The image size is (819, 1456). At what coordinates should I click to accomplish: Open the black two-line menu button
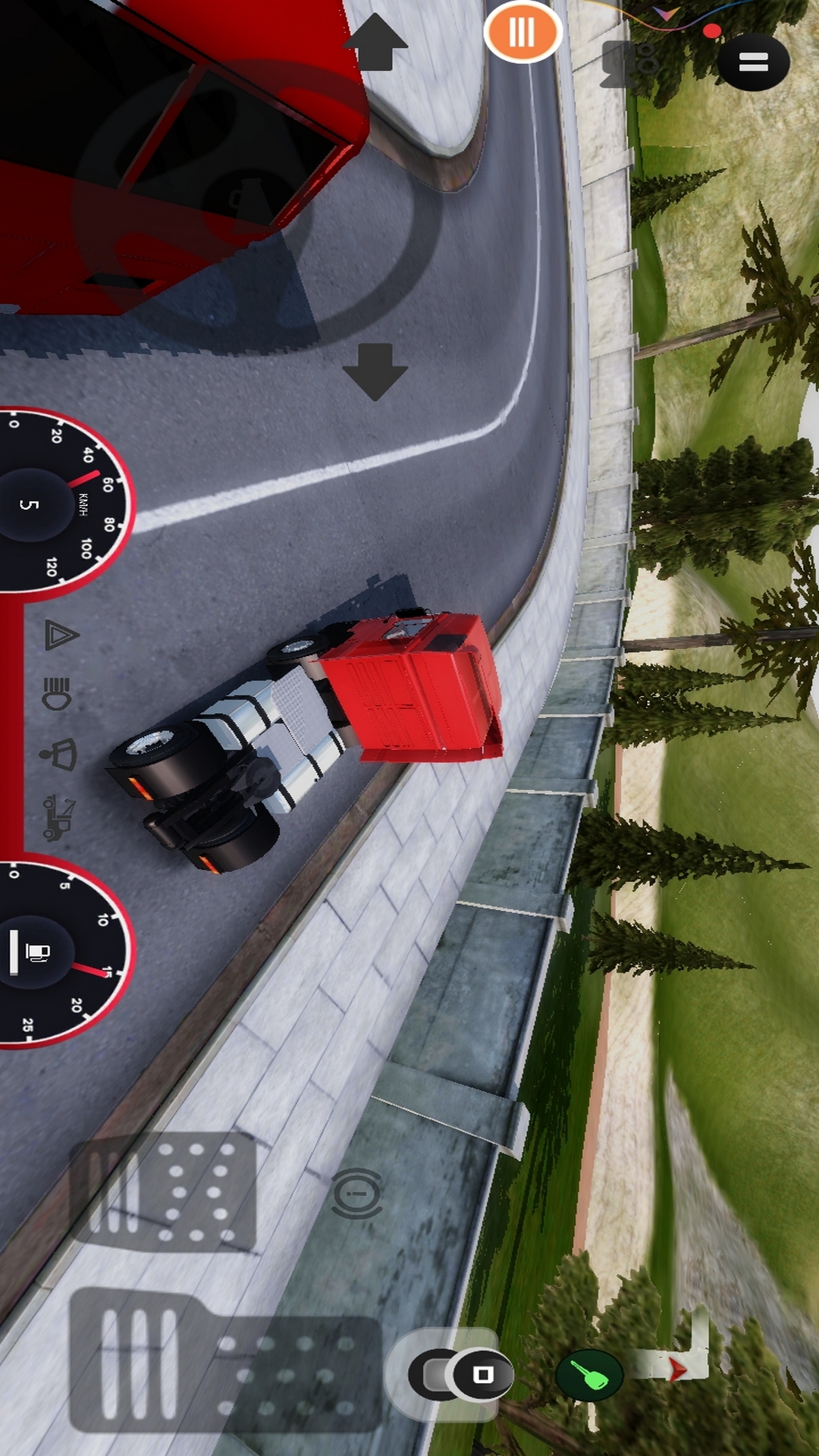pos(753,62)
